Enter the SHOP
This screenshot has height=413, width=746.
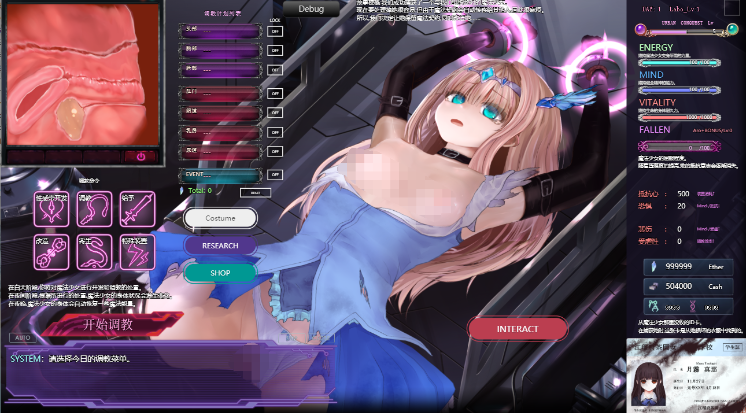pos(220,272)
